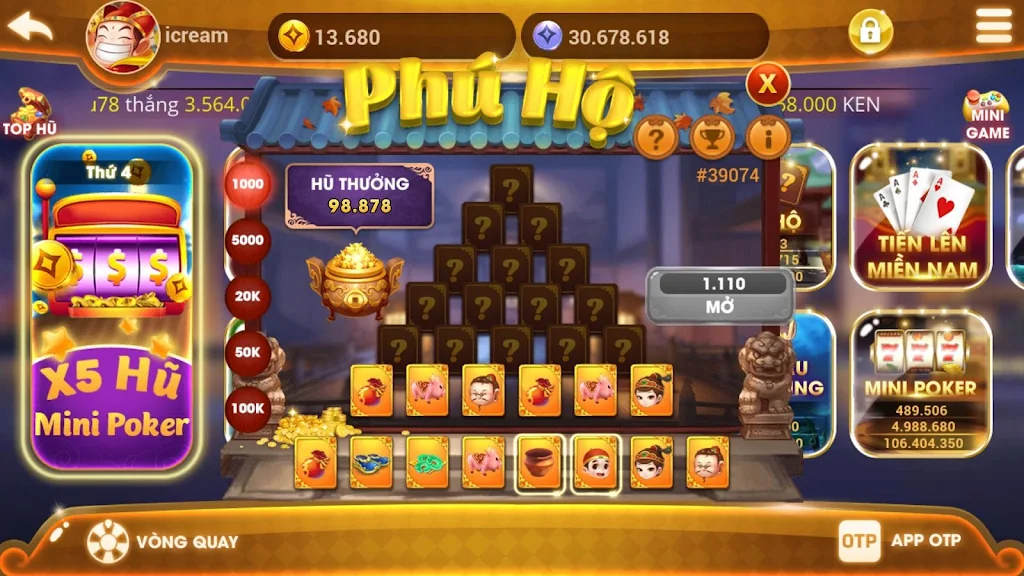
Task: Switch to the 20K bet level
Action: tap(247, 297)
